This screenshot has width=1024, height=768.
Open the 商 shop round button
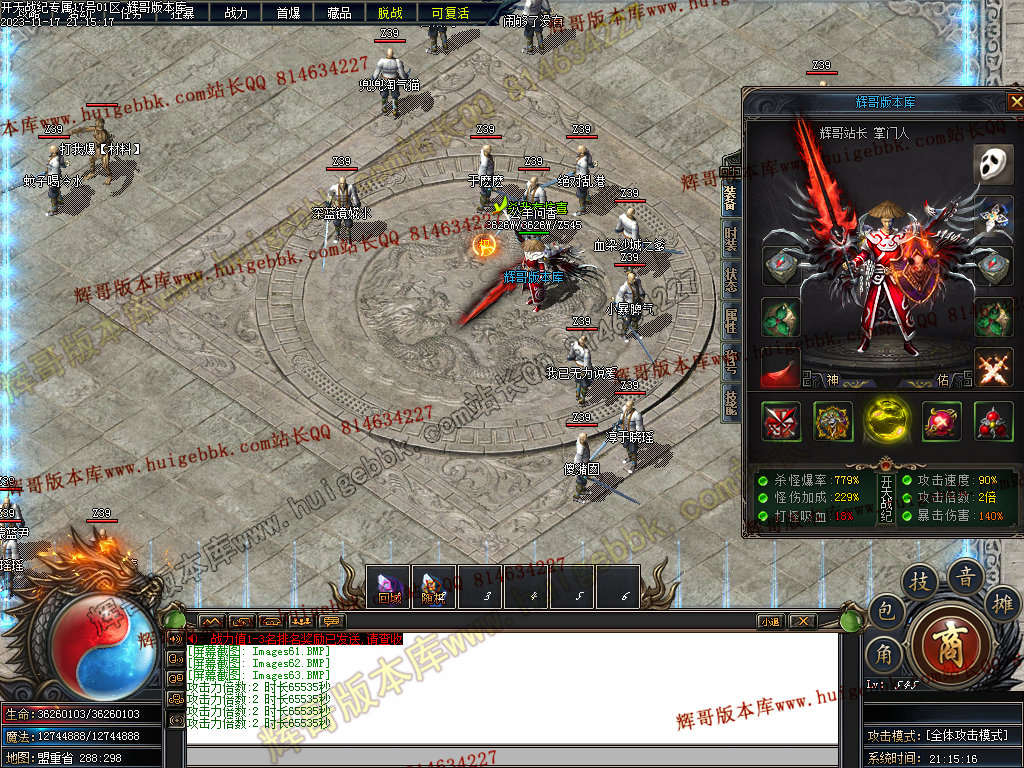(950, 644)
